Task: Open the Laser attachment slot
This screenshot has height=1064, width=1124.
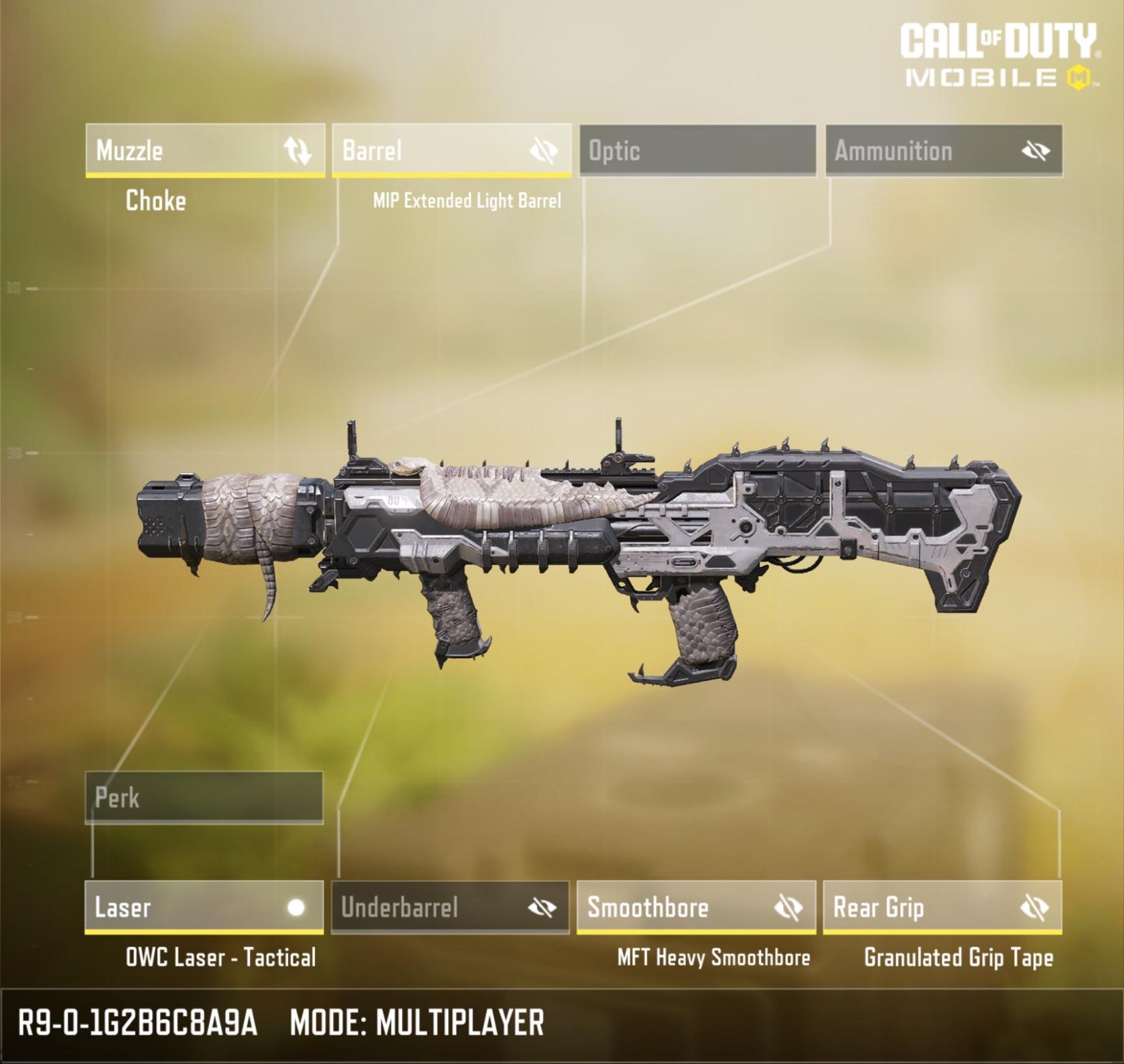Action: tap(181, 907)
